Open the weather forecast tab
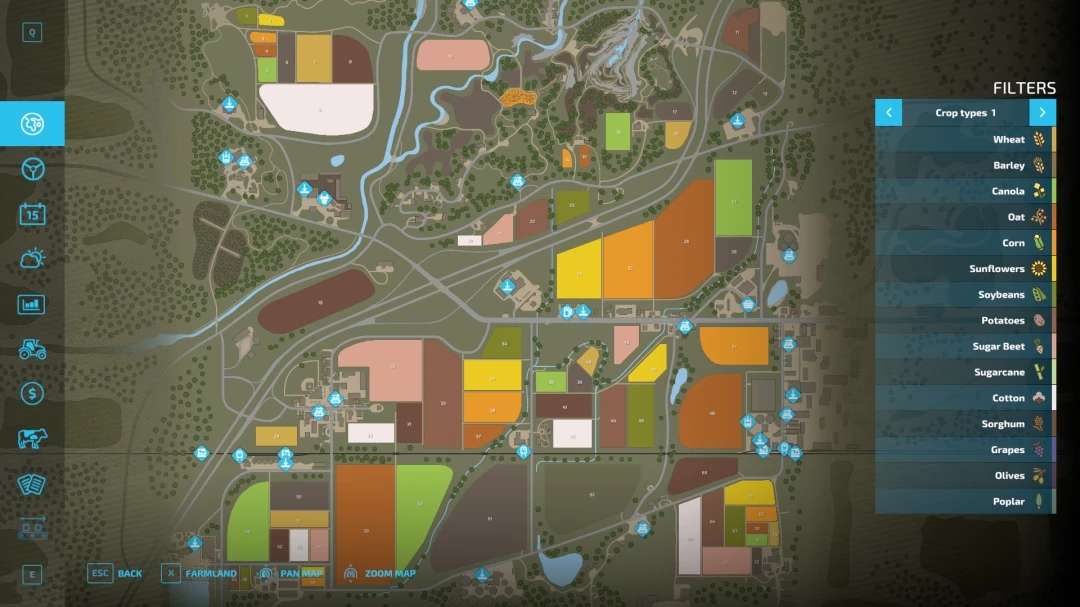 click(32, 259)
